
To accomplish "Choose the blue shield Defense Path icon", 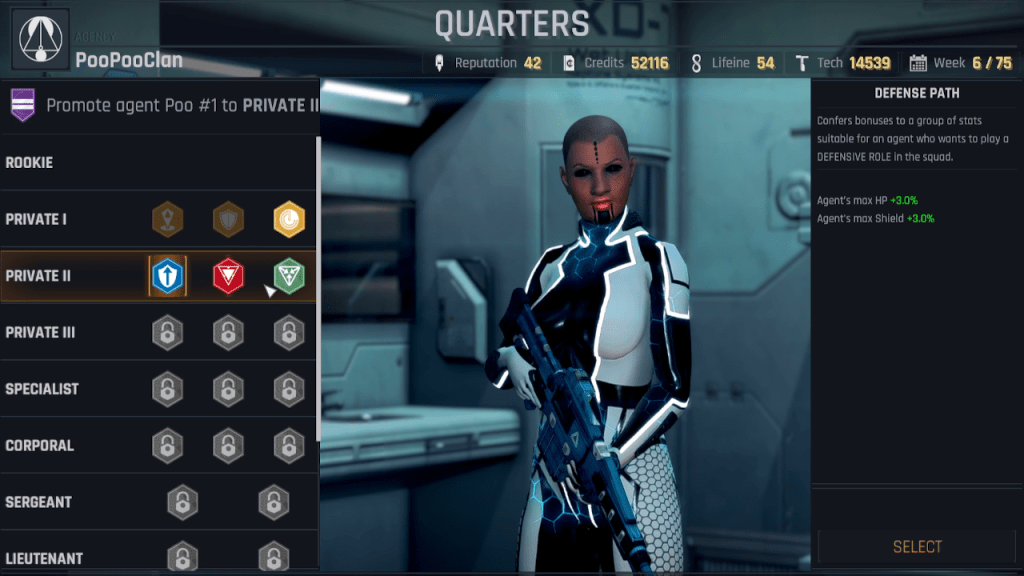I will [x=168, y=275].
